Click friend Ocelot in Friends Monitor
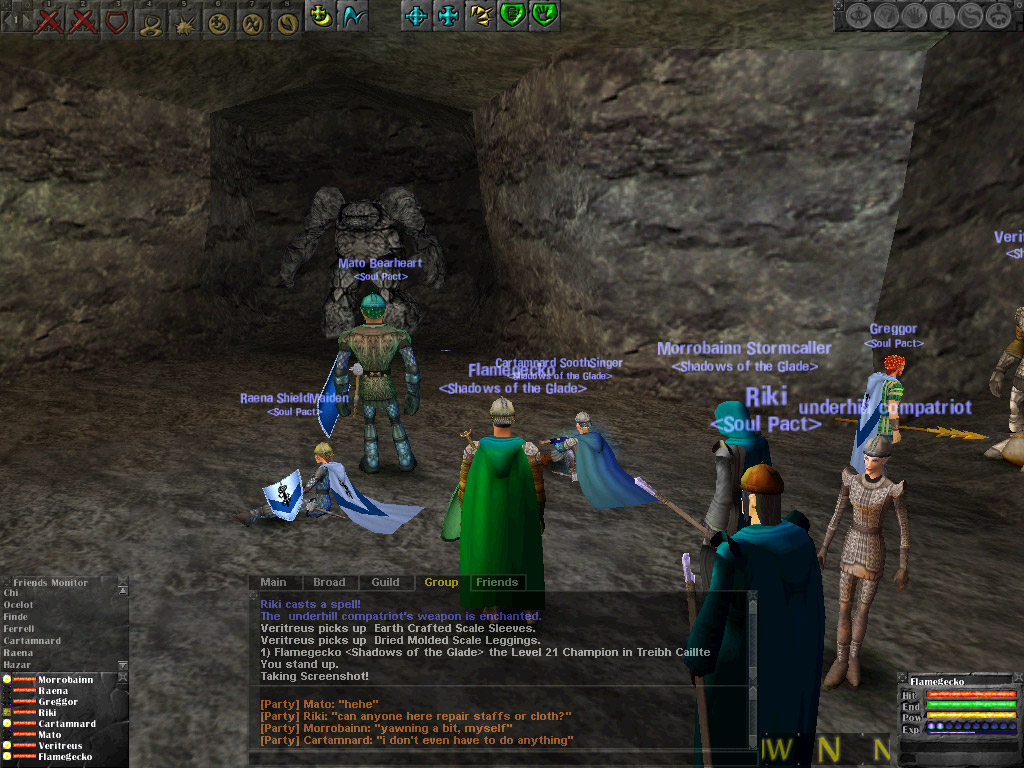This screenshot has width=1024, height=768. [x=18, y=605]
